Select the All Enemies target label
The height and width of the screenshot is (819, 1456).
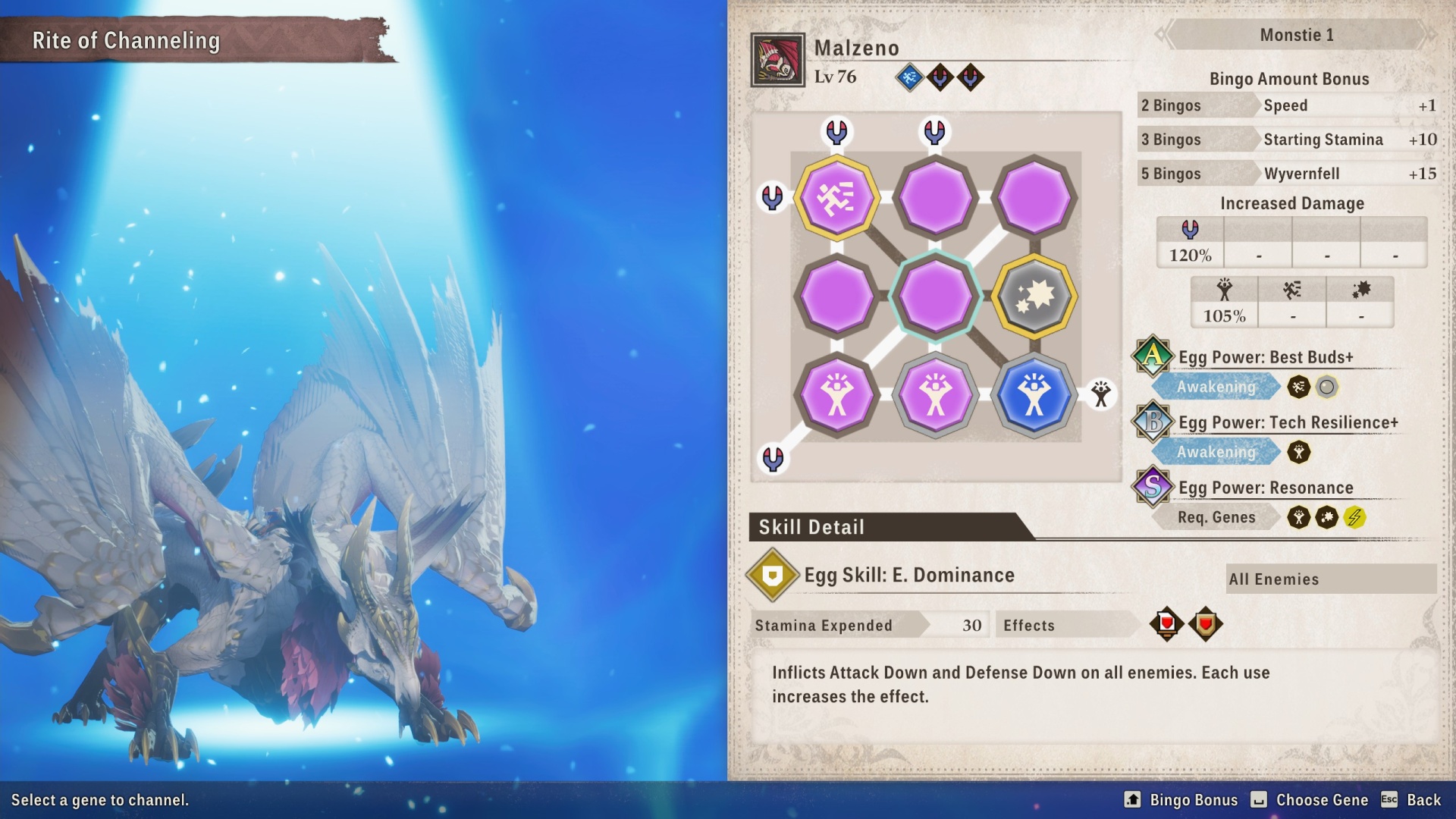point(1331,579)
